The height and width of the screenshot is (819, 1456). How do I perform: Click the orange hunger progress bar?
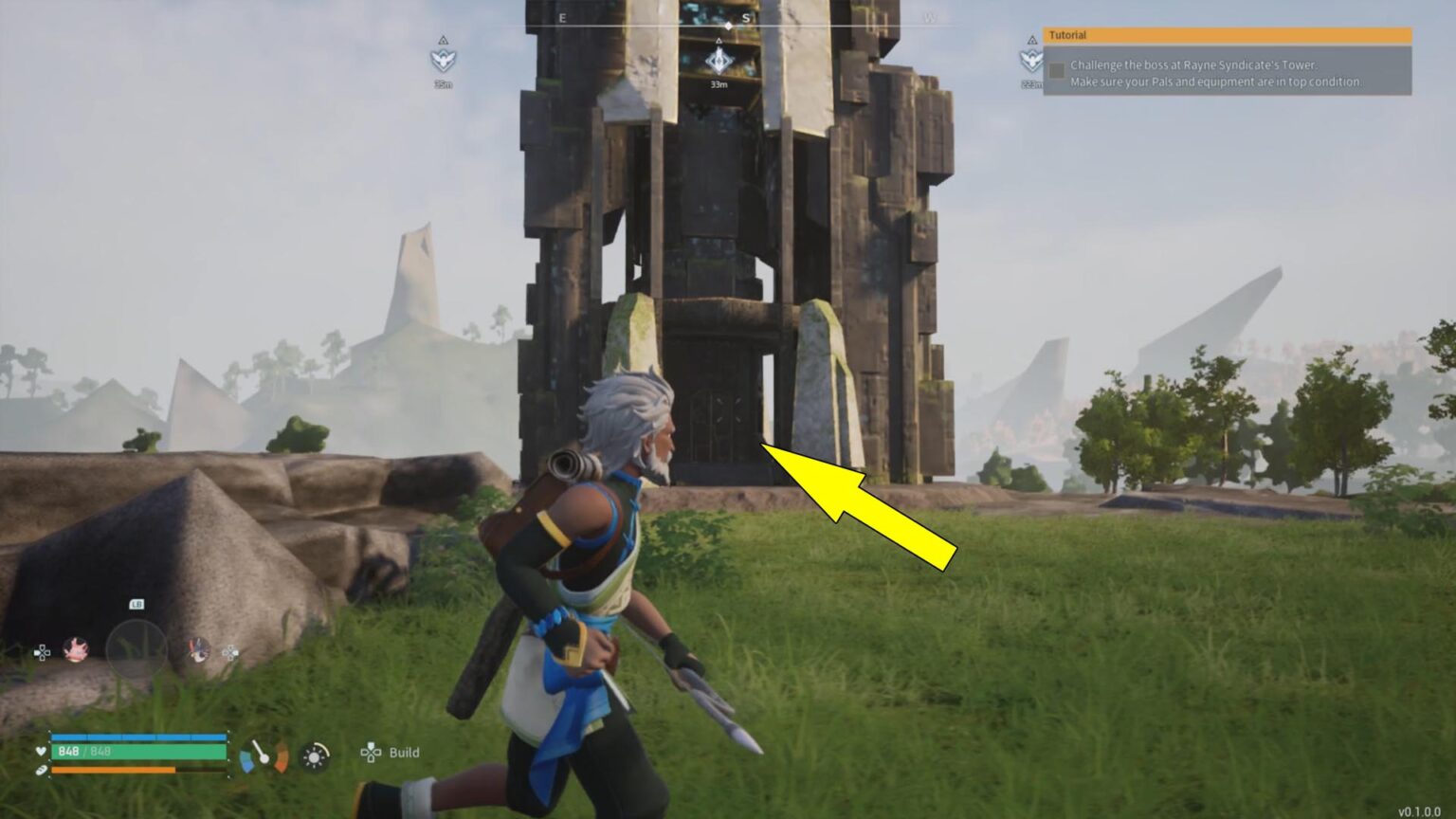(112, 770)
